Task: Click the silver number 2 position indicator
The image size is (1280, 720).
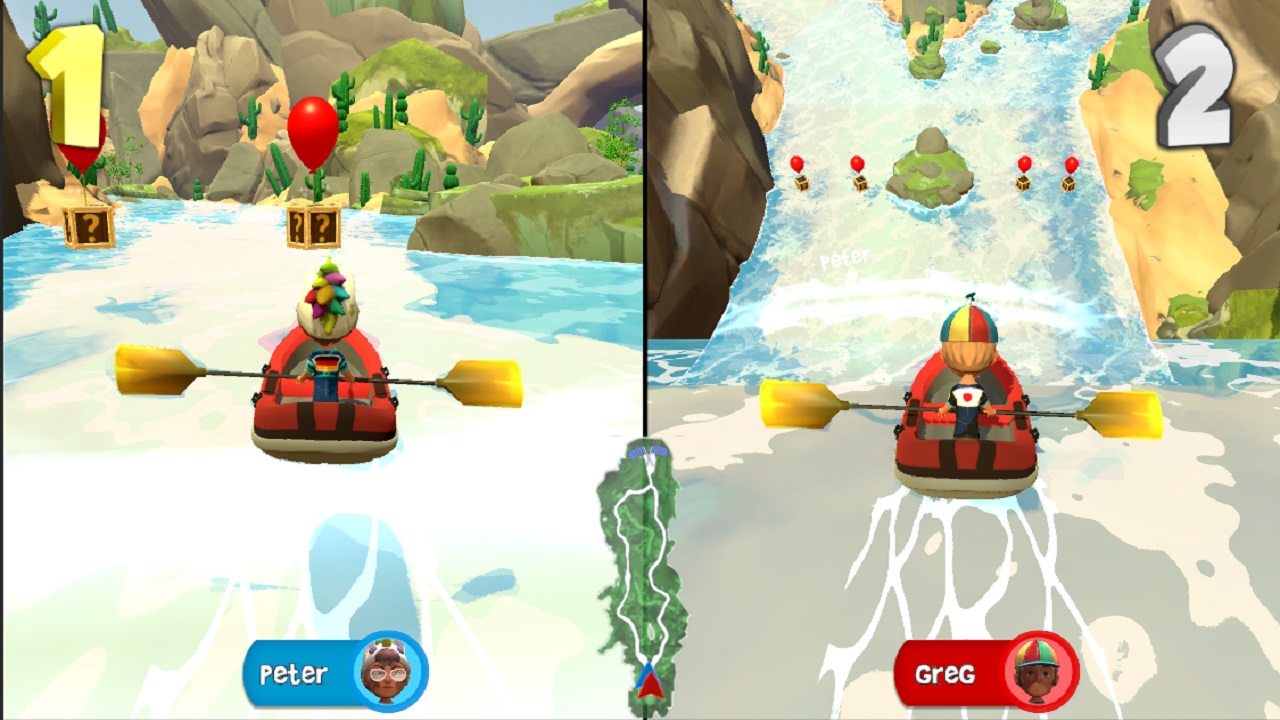Action: pos(1193,84)
